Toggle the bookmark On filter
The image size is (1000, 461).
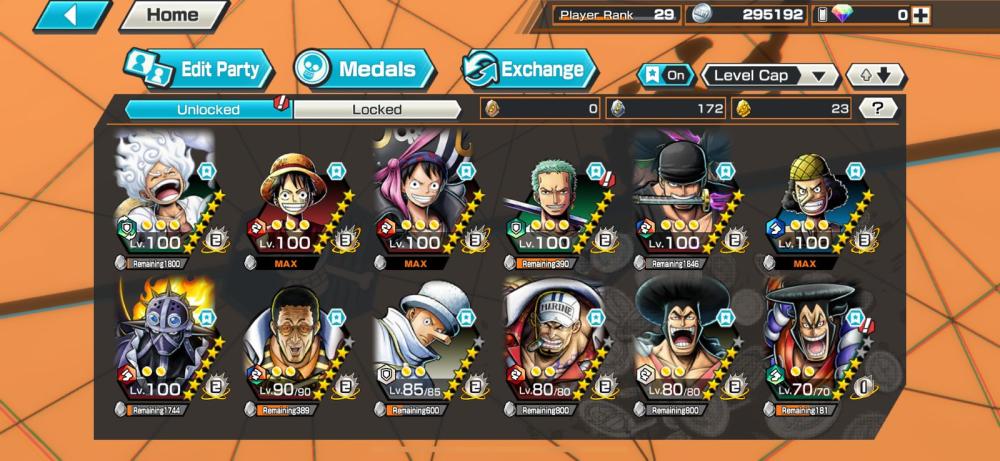coord(666,75)
